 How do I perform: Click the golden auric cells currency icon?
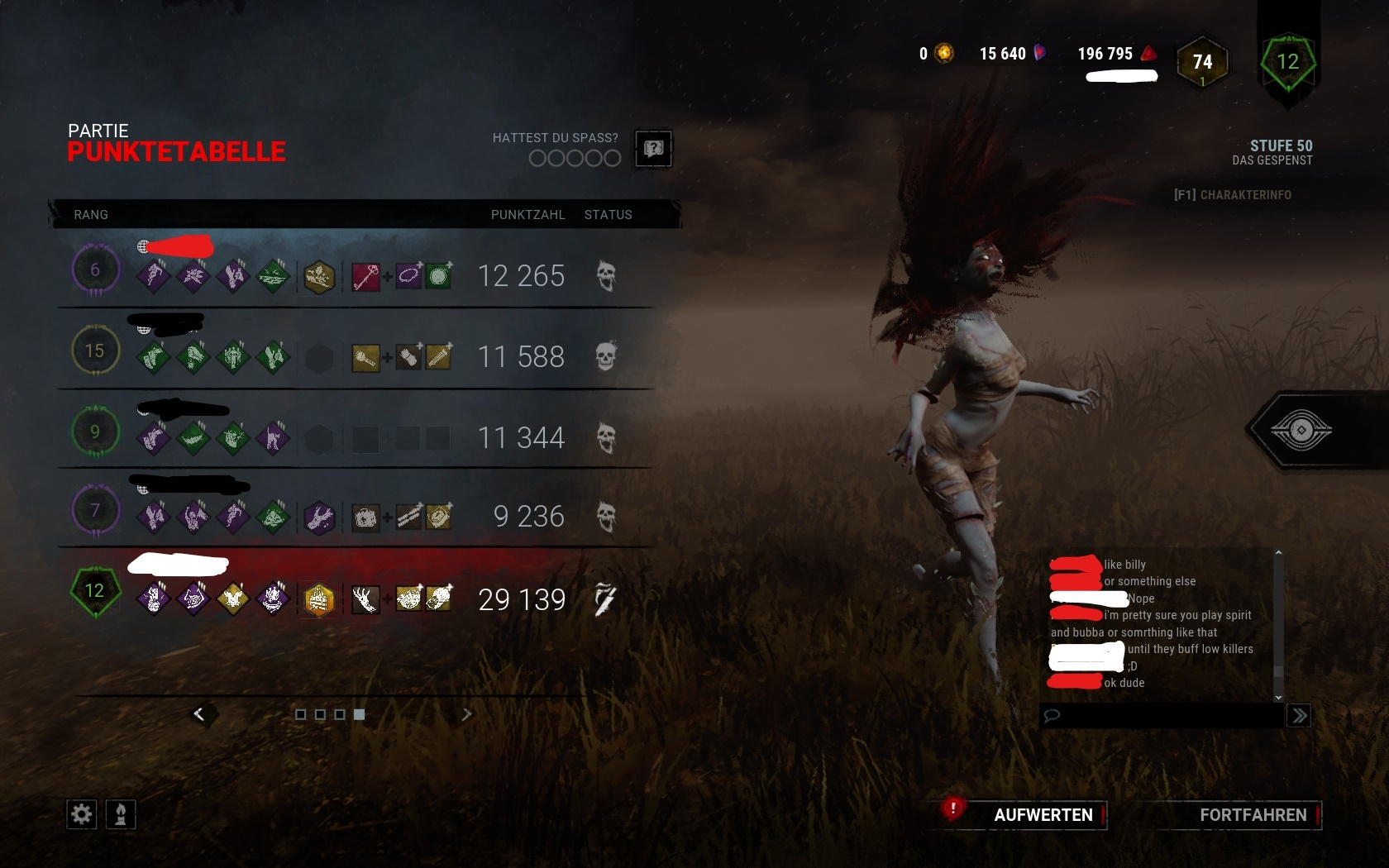(x=942, y=53)
